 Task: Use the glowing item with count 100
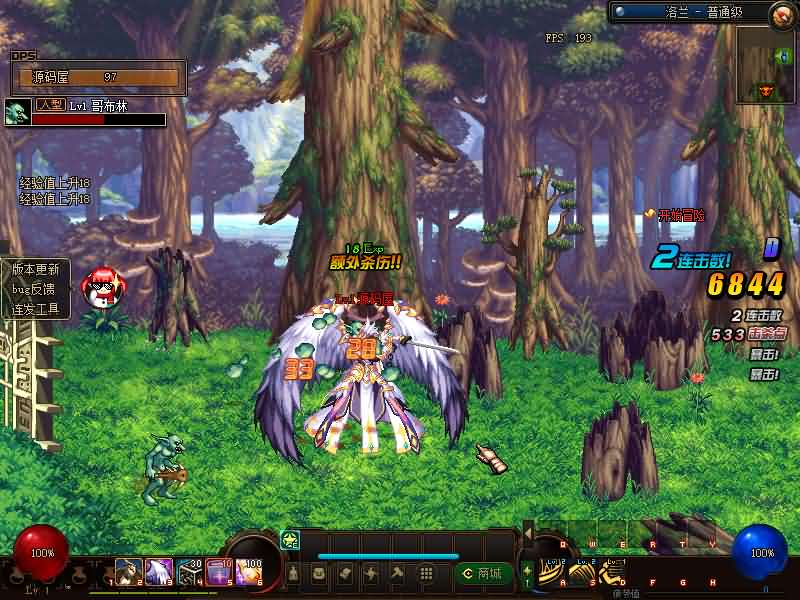[x=249, y=572]
